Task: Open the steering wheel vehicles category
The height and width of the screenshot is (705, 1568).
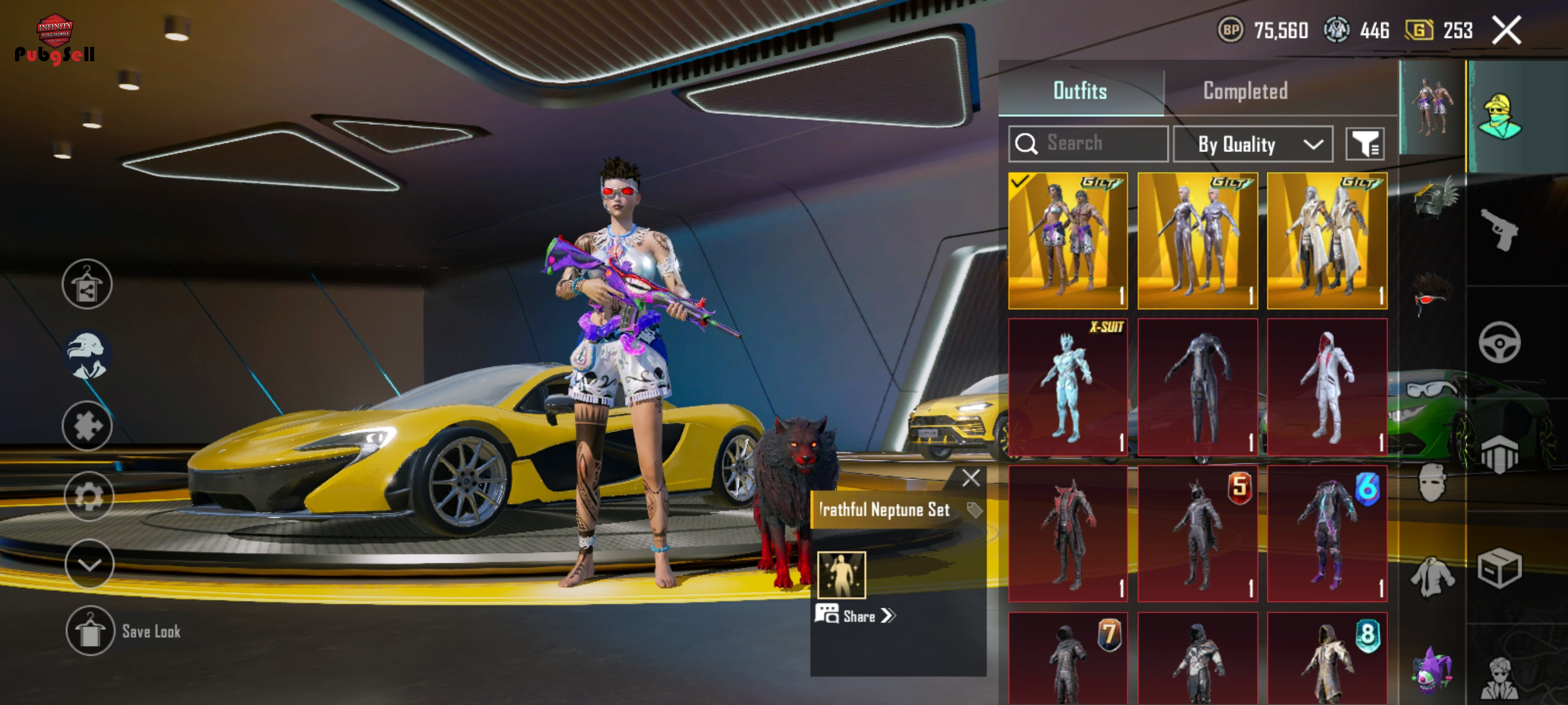Action: tap(1499, 343)
